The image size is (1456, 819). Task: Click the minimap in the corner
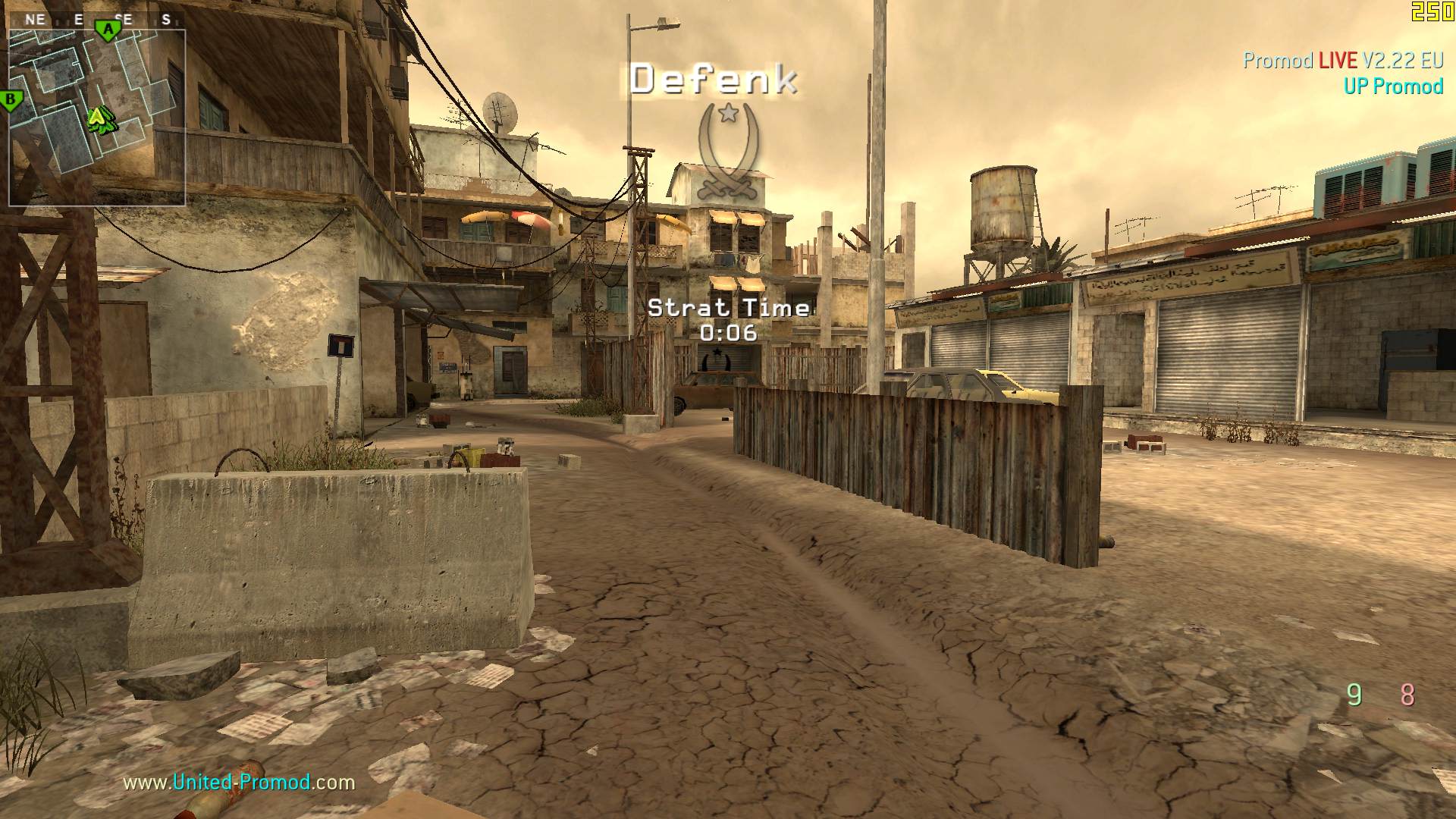97,118
